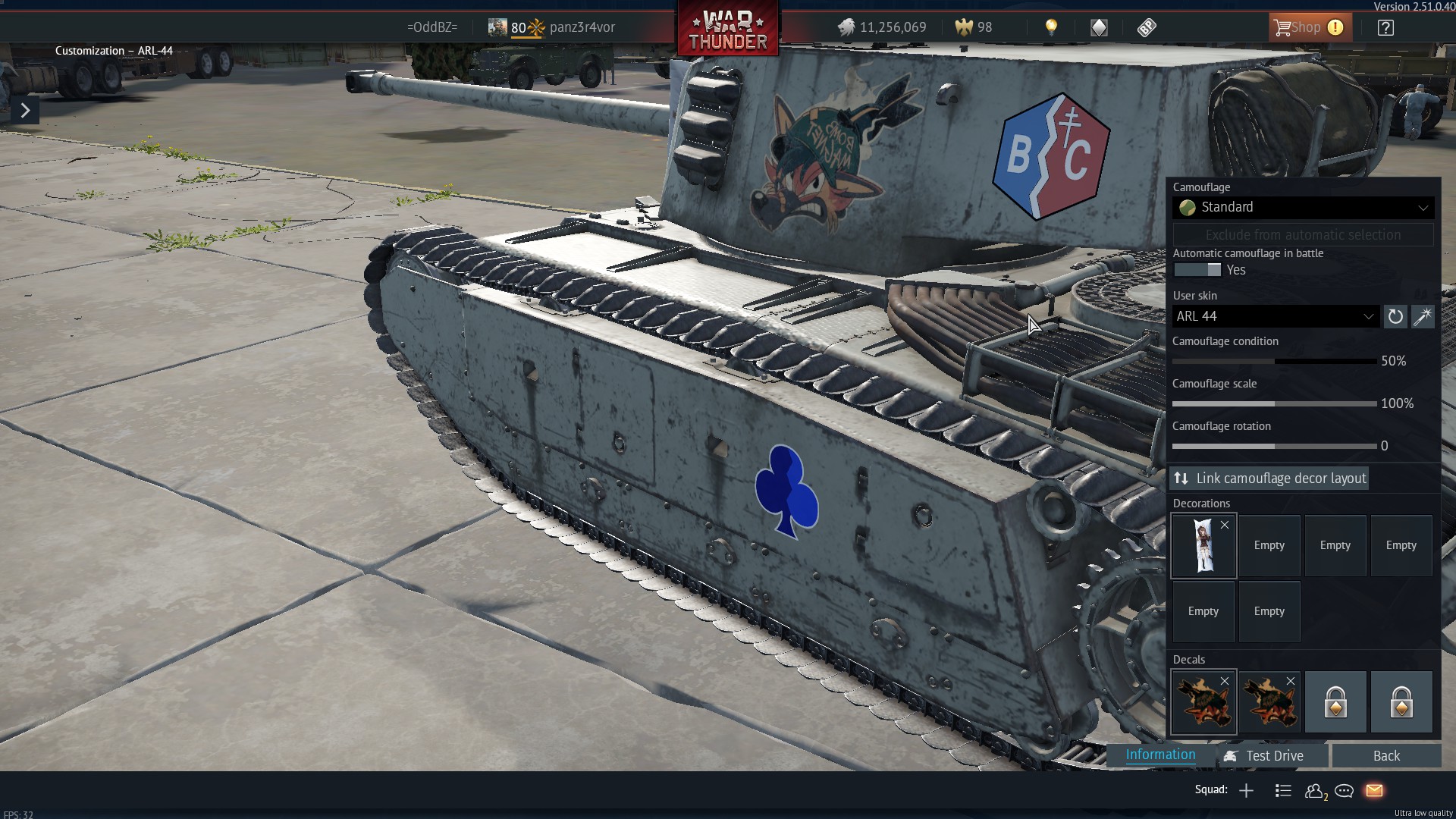Toggle automatic camouflage in battle
Image resolution: width=1456 pixels, height=819 pixels.
tap(1197, 270)
